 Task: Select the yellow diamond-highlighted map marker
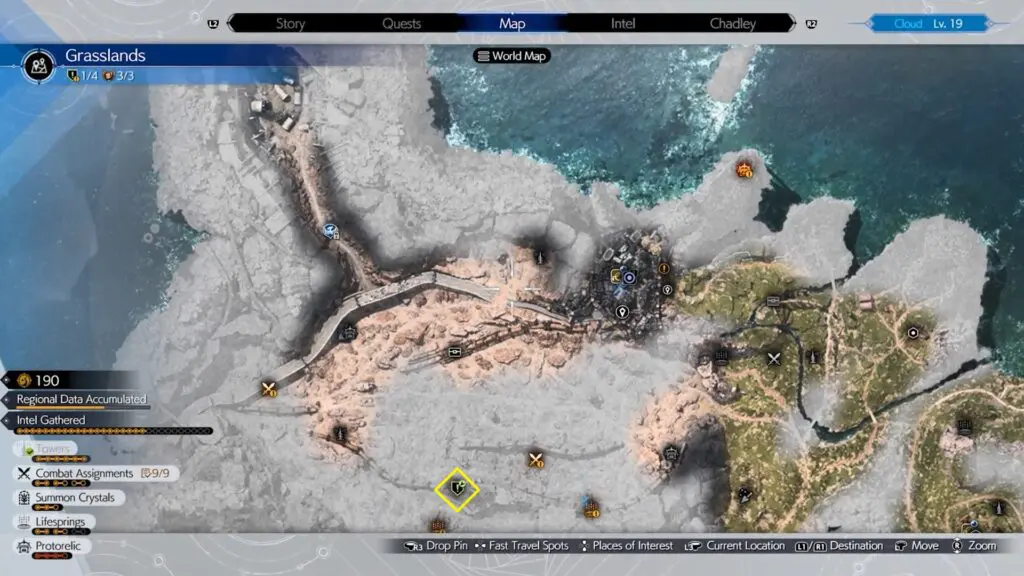[457, 489]
